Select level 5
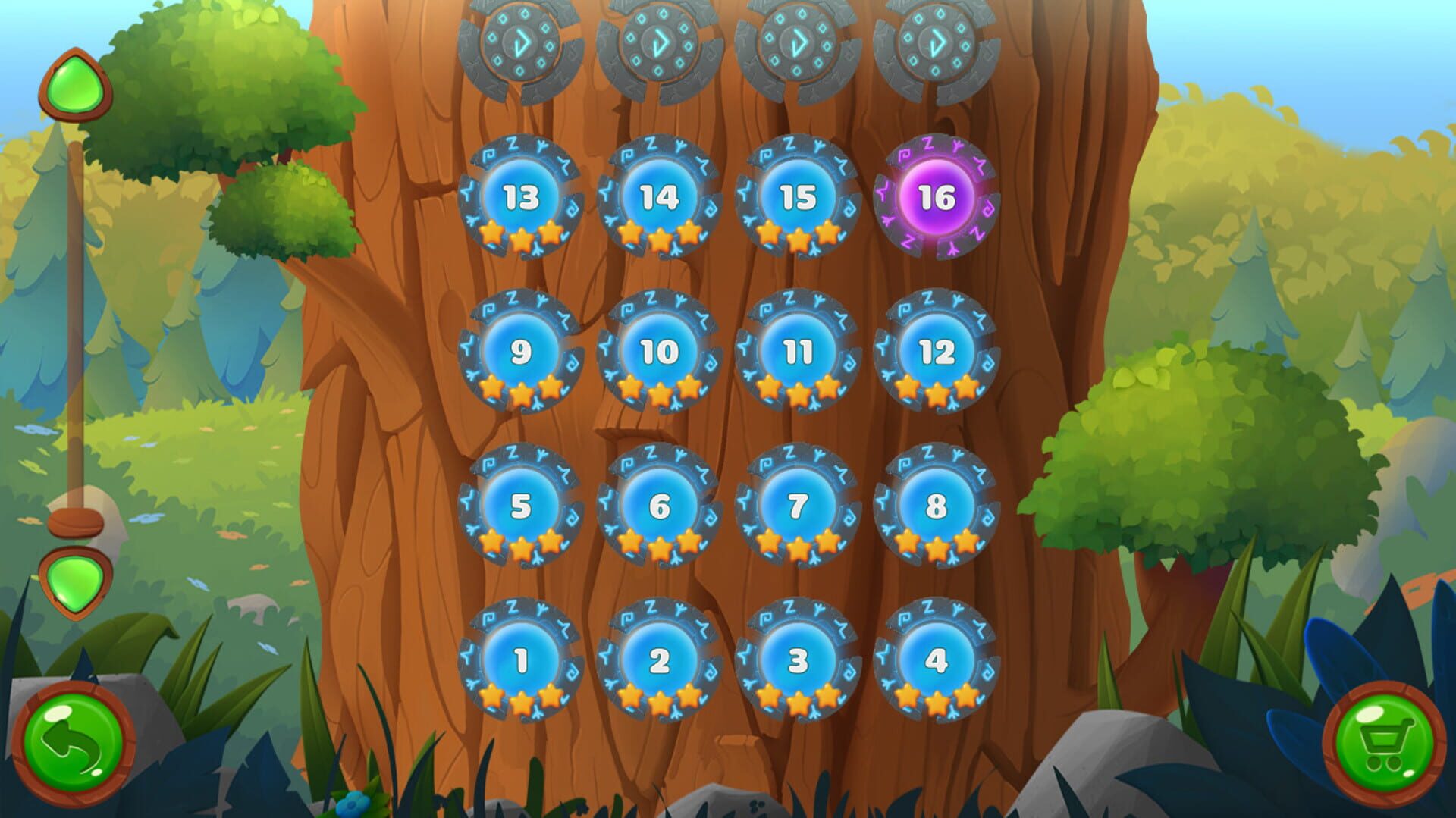The height and width of the screenshot is (818, 1456). coord(519,508)
